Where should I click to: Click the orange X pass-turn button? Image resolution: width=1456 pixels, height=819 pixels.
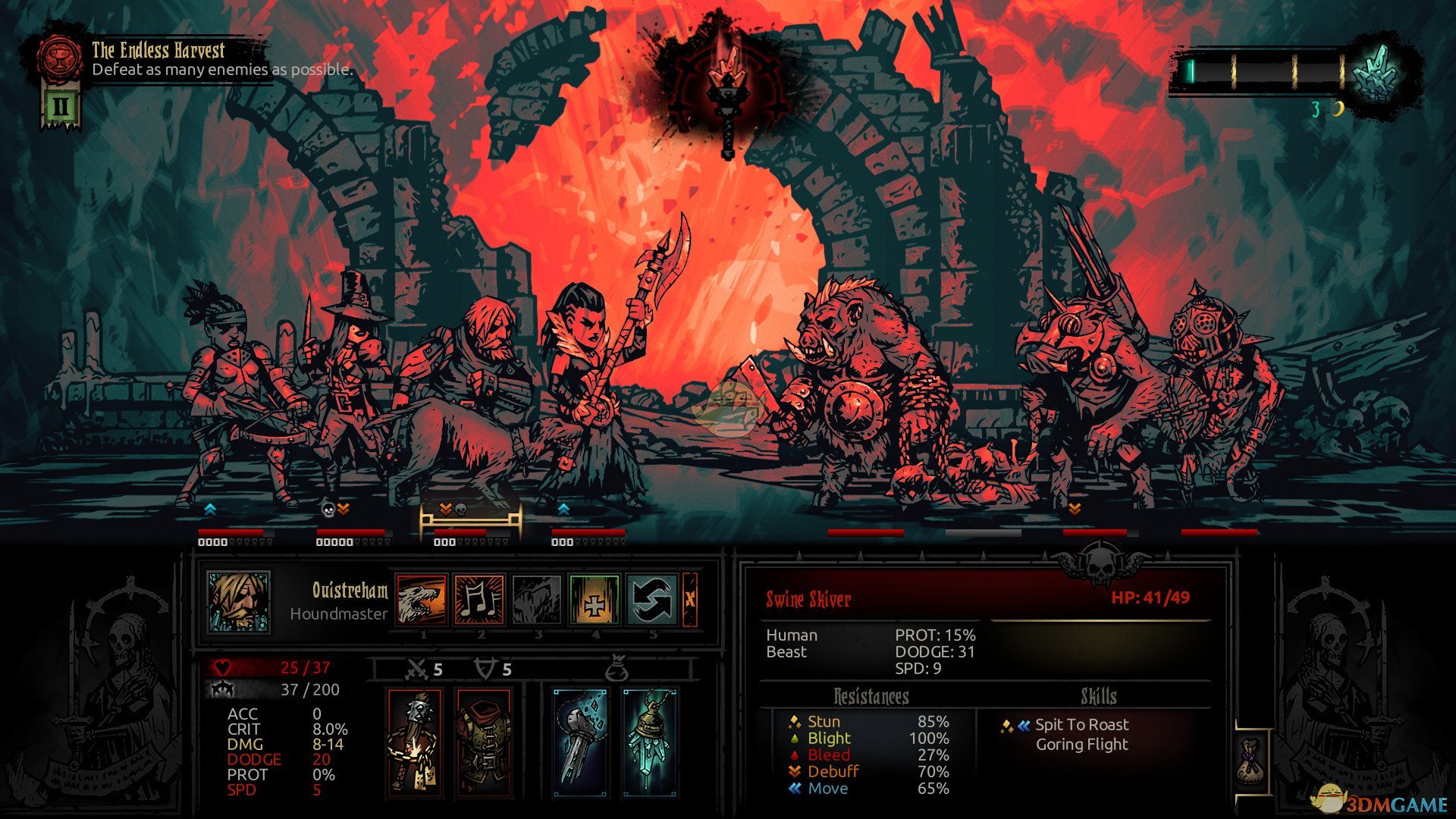tap(689, 599)
